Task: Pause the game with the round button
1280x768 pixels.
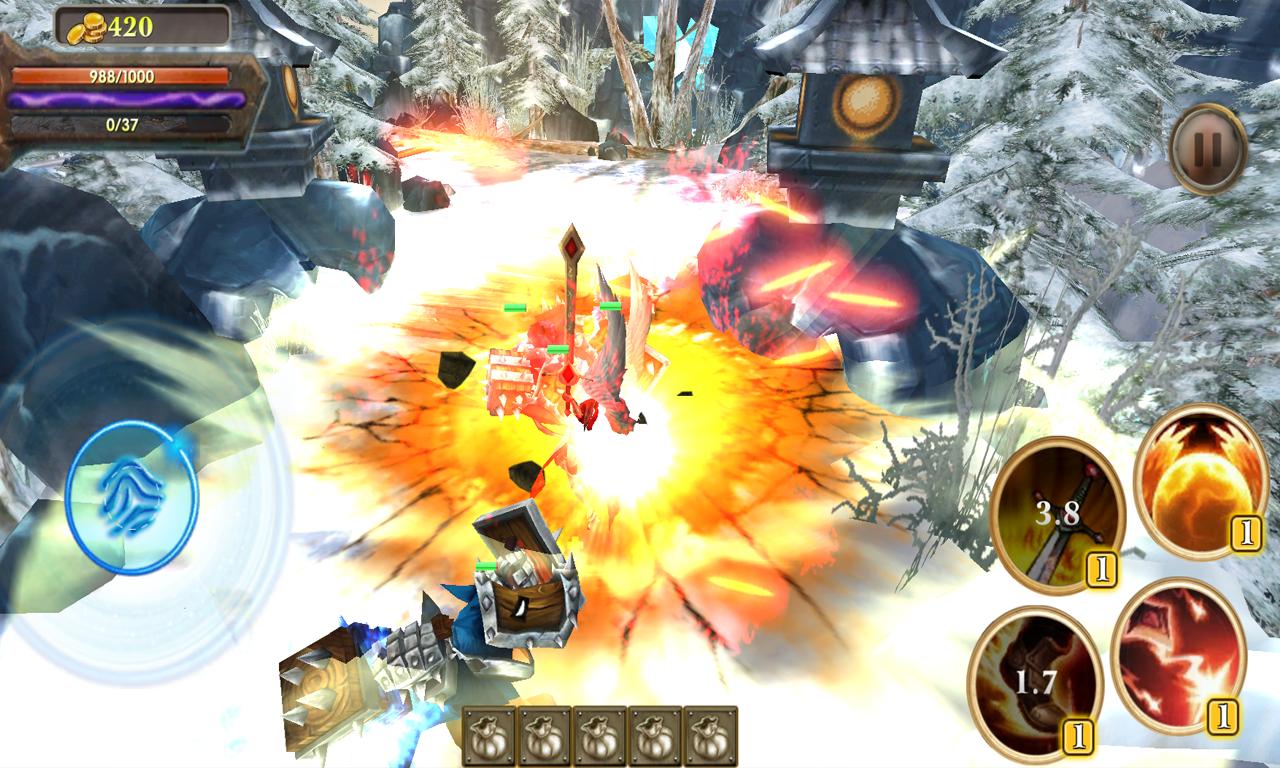Action: click(1208, 149)
